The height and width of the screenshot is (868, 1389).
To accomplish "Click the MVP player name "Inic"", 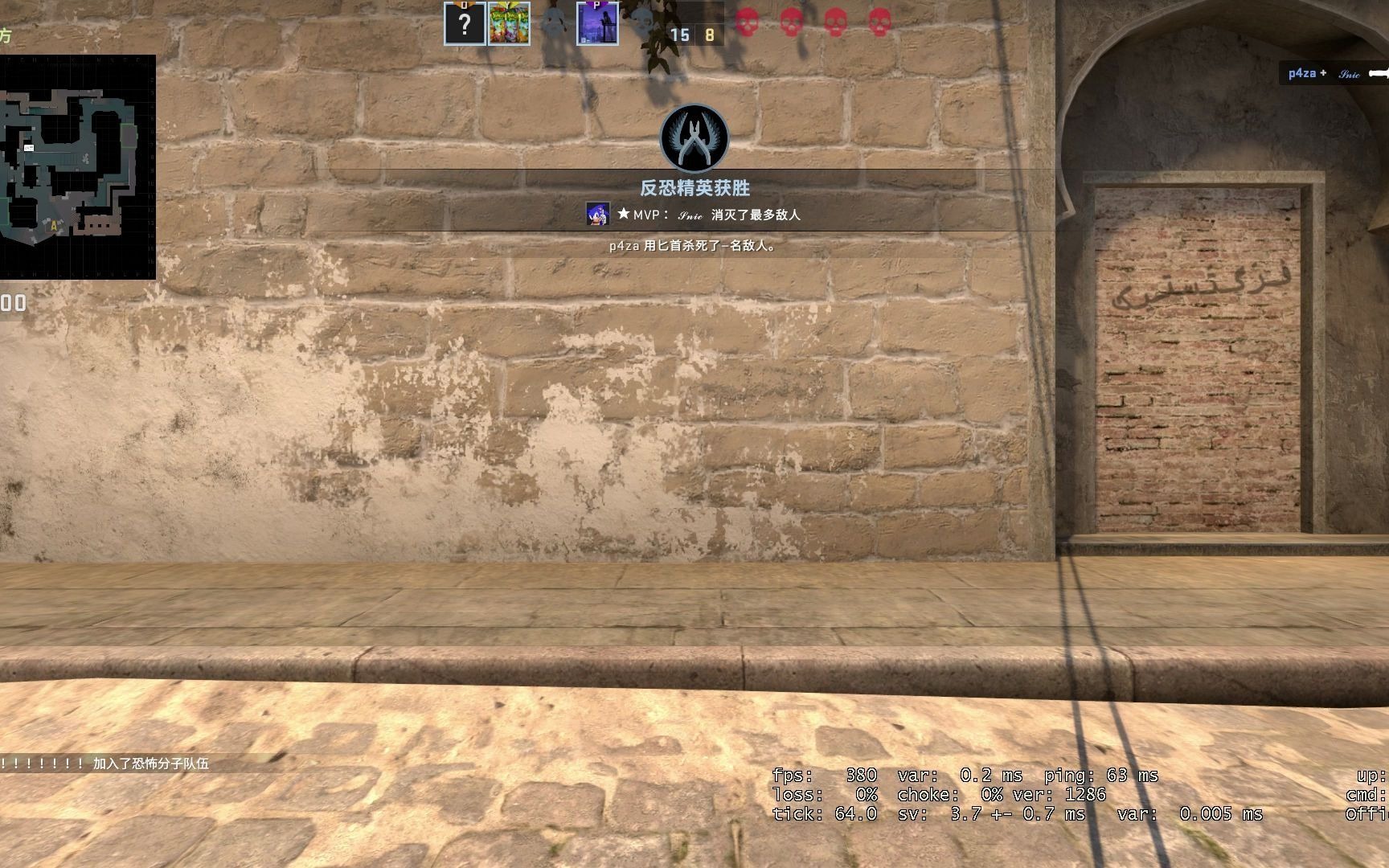I will coord(690,215).
